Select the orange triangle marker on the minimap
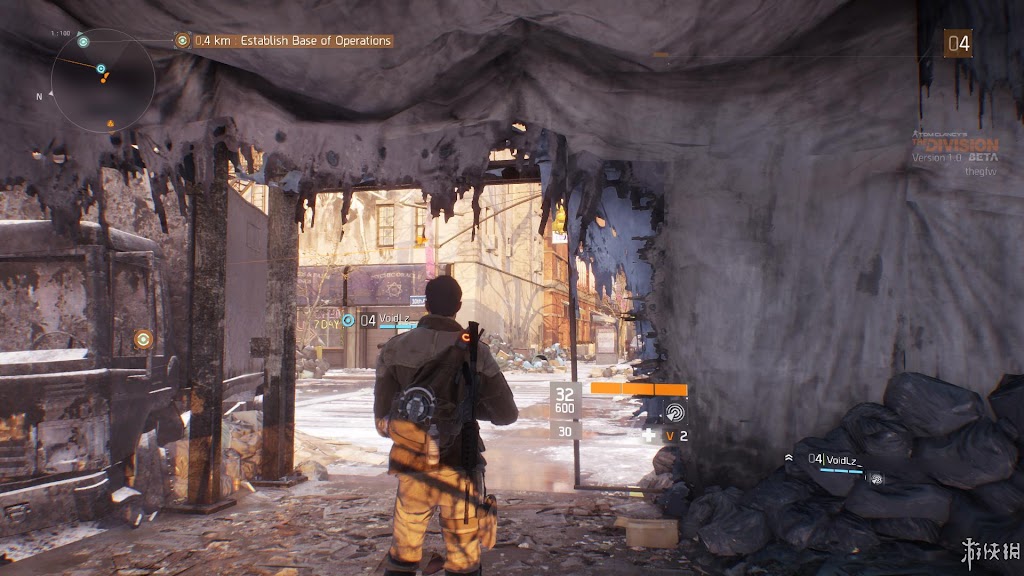The width and height of the screenshot is (1024, 576). (x=110, y=124)
